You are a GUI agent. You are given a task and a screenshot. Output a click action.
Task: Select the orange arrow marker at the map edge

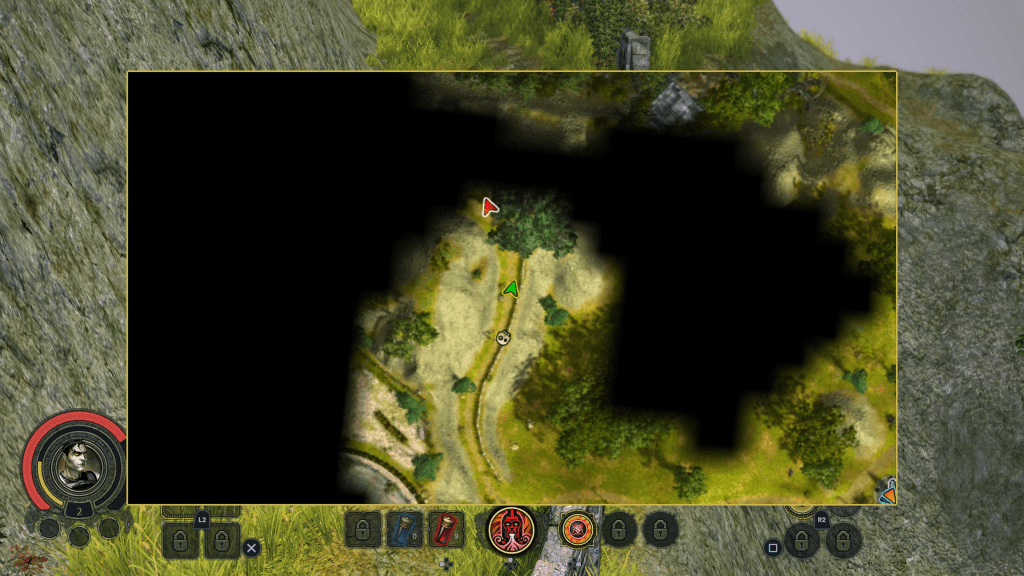pyautogui.click(x=887, y=491)
